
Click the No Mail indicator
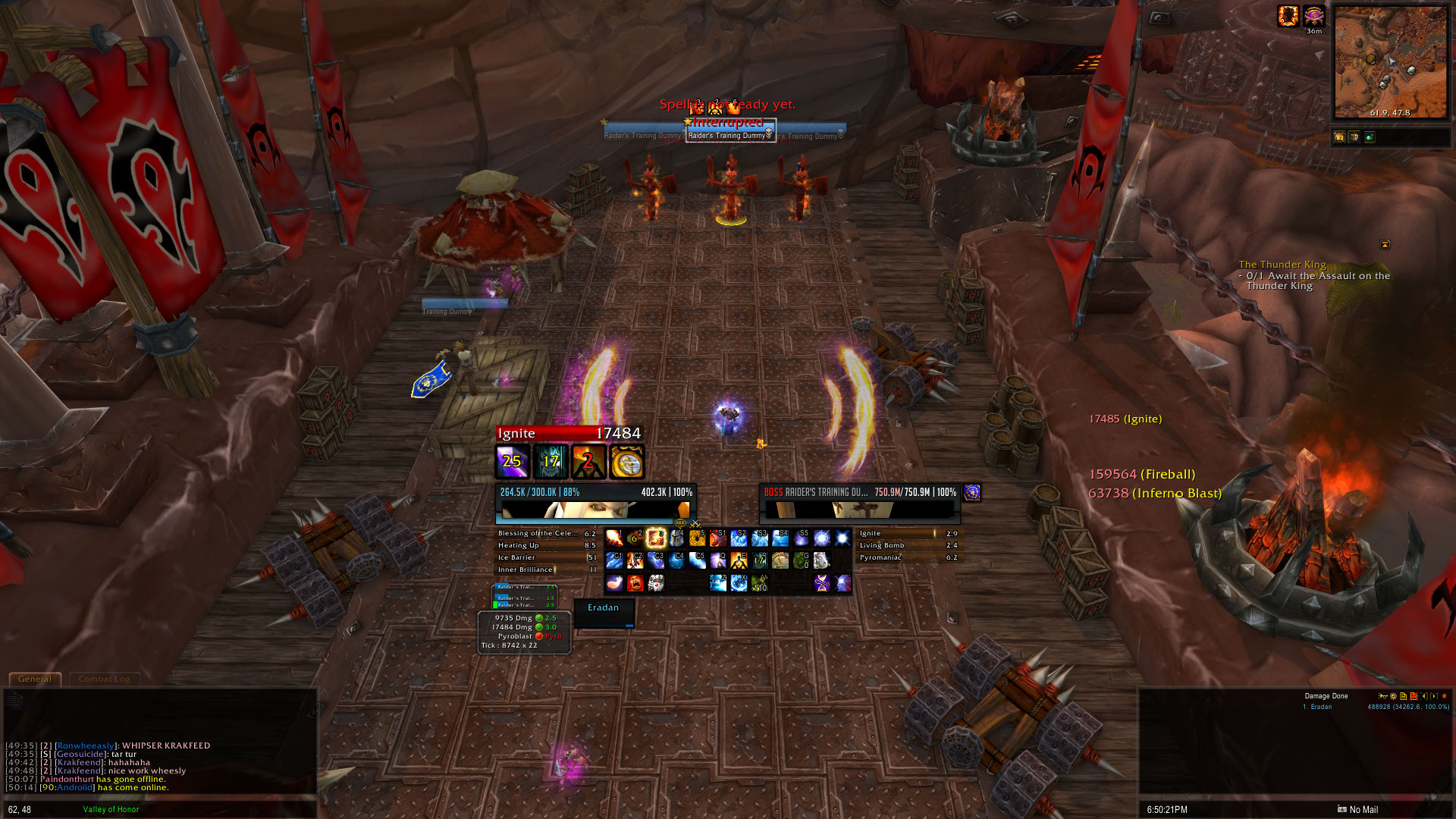coord(1357,810)
